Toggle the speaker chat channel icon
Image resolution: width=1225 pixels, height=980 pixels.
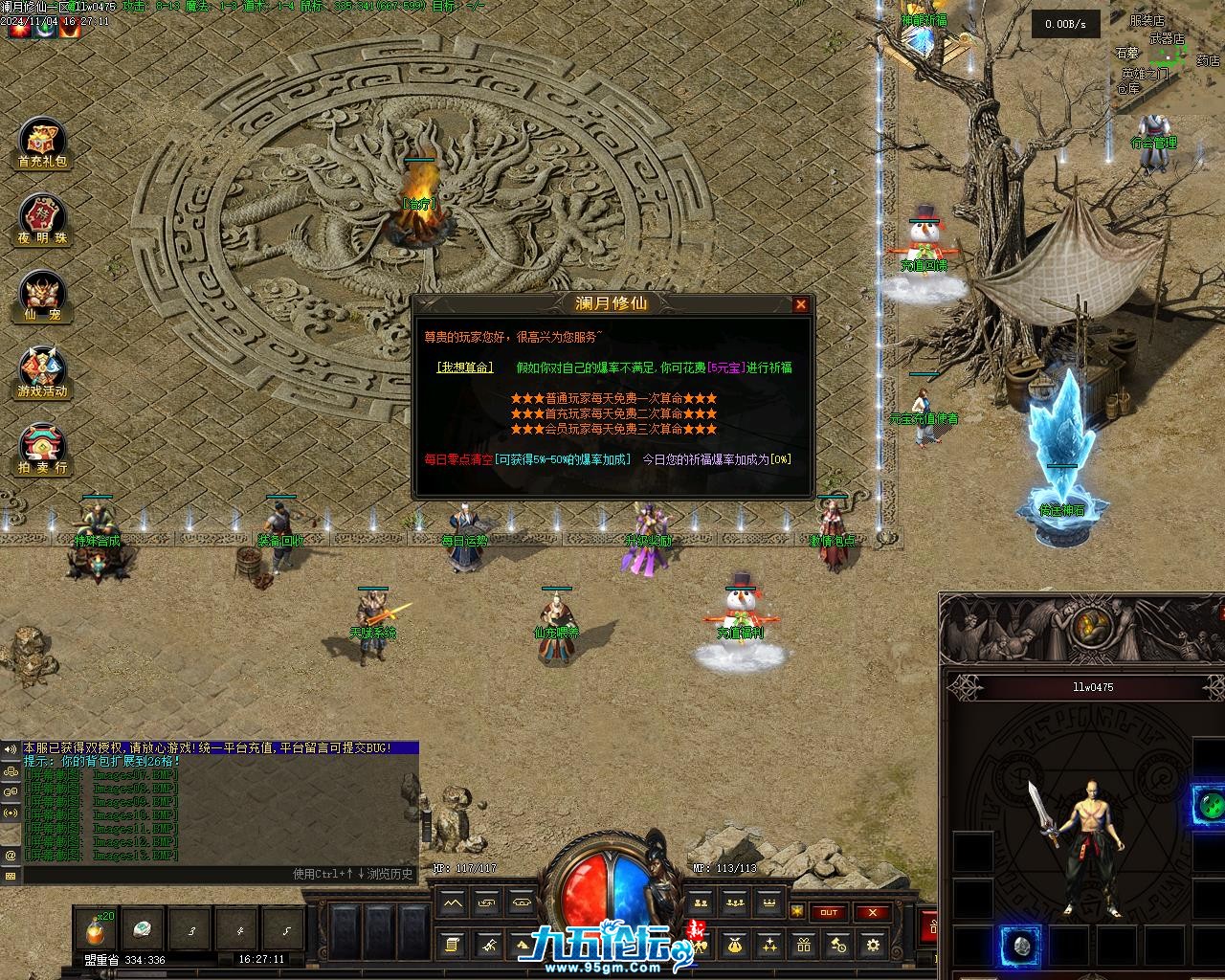(11, 748)
